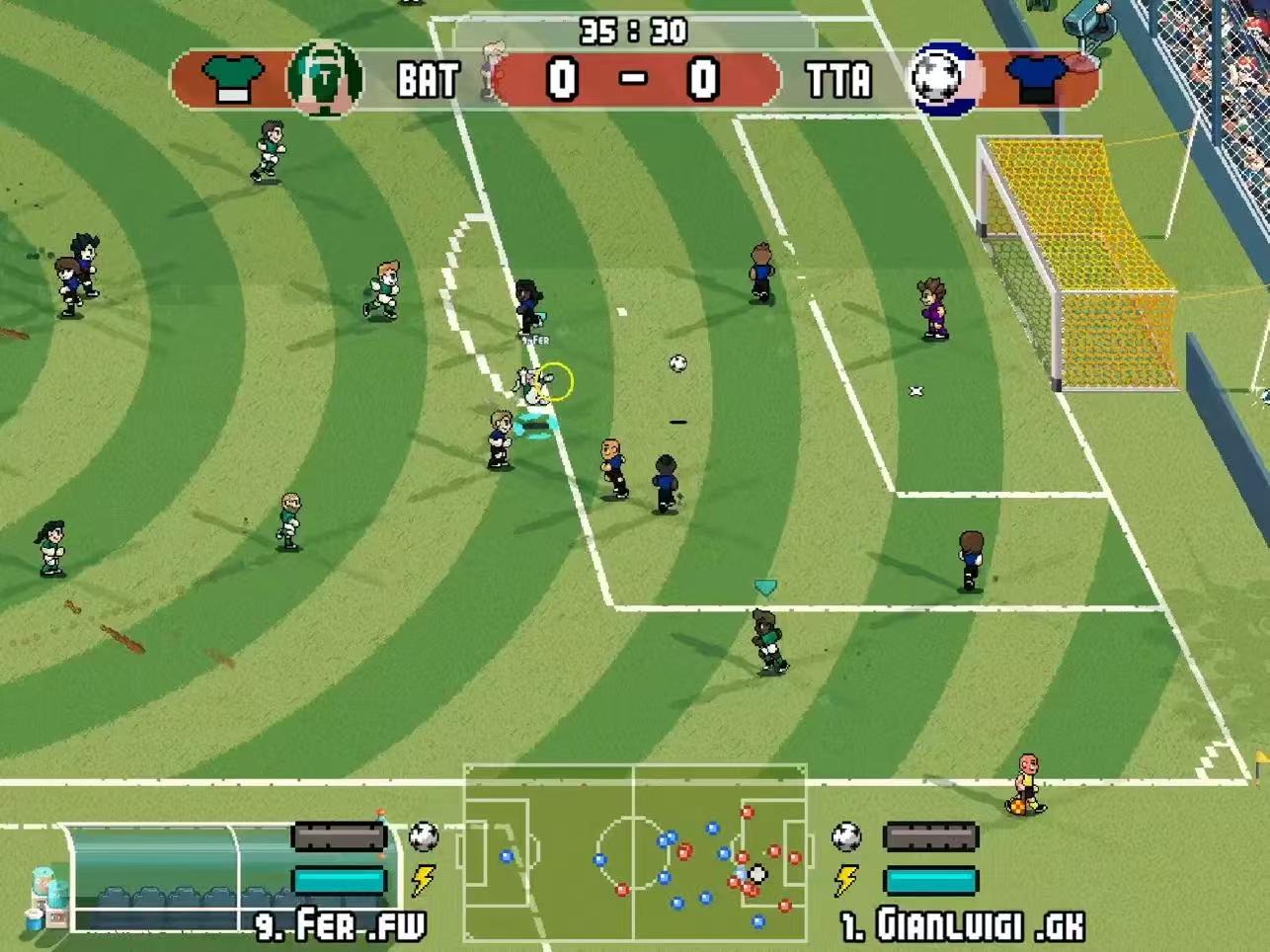Click the cyan player cursor triangle on midfield

point(763,587)
